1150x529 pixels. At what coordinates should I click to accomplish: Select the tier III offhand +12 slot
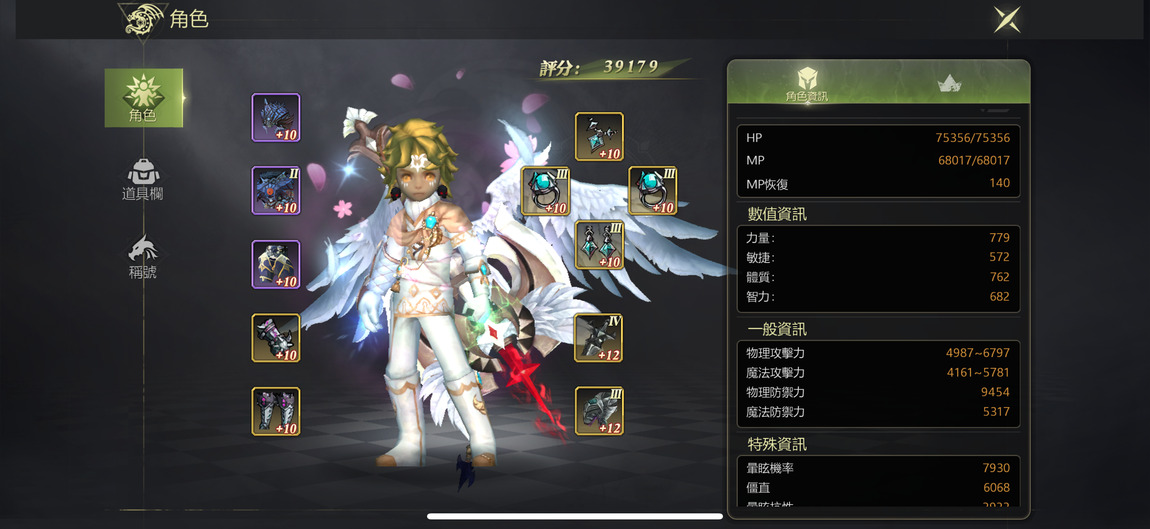599,411
